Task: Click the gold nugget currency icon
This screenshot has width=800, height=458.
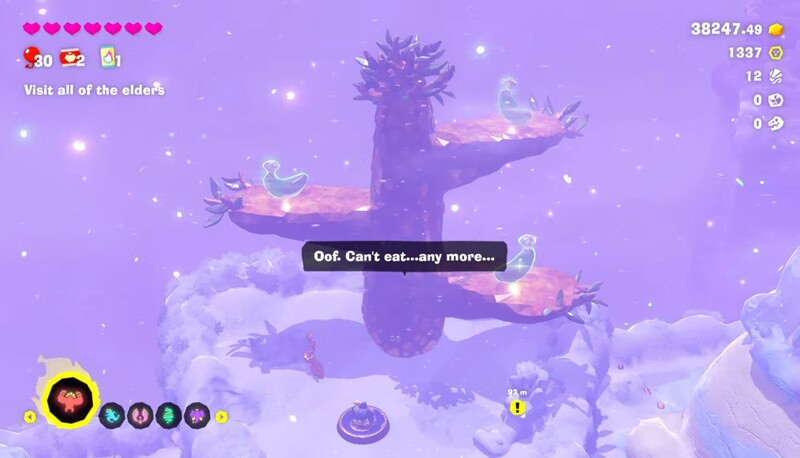Action: [x=774, y=29]
